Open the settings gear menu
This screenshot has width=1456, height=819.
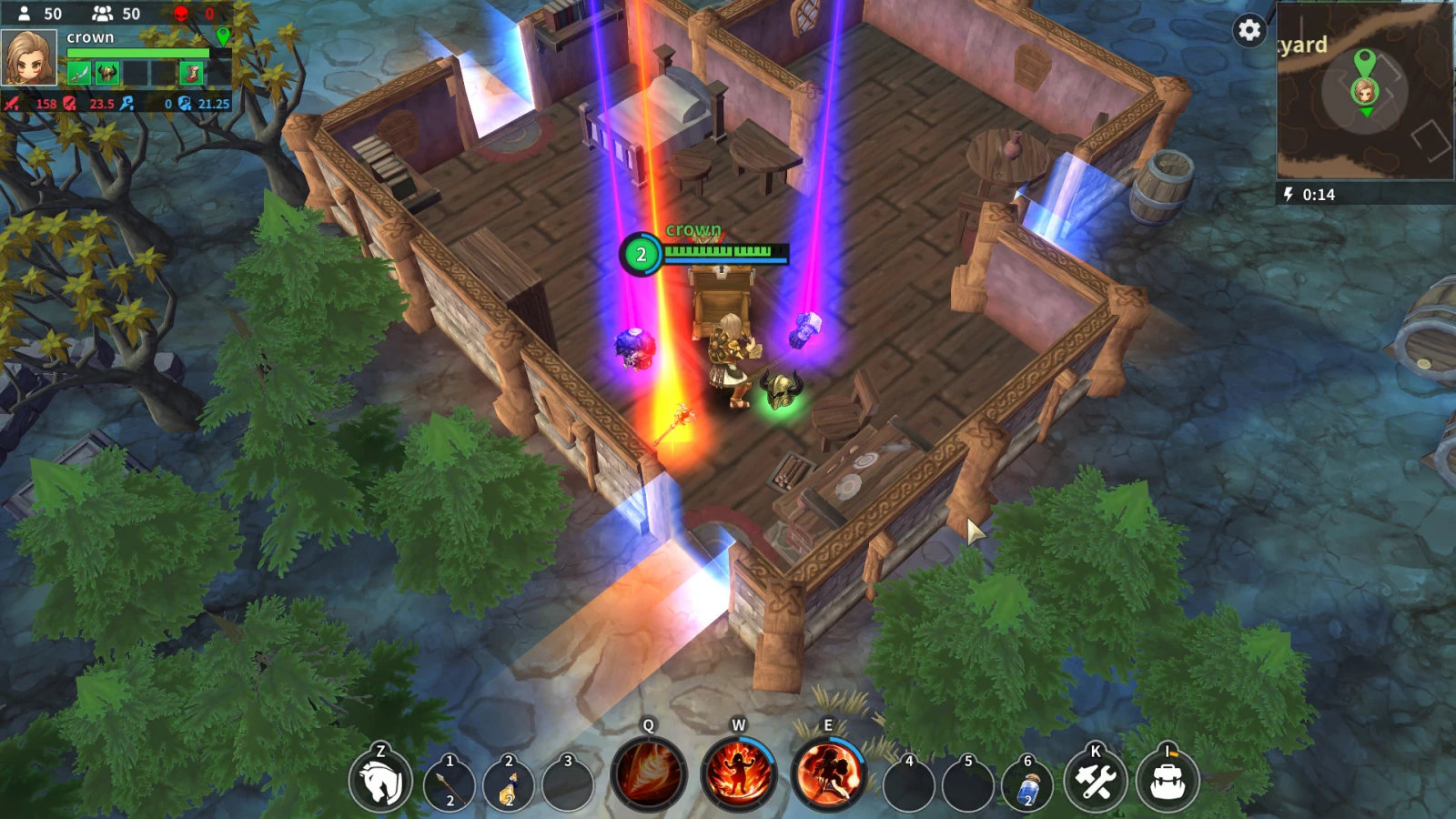[x=1249, y=30]
